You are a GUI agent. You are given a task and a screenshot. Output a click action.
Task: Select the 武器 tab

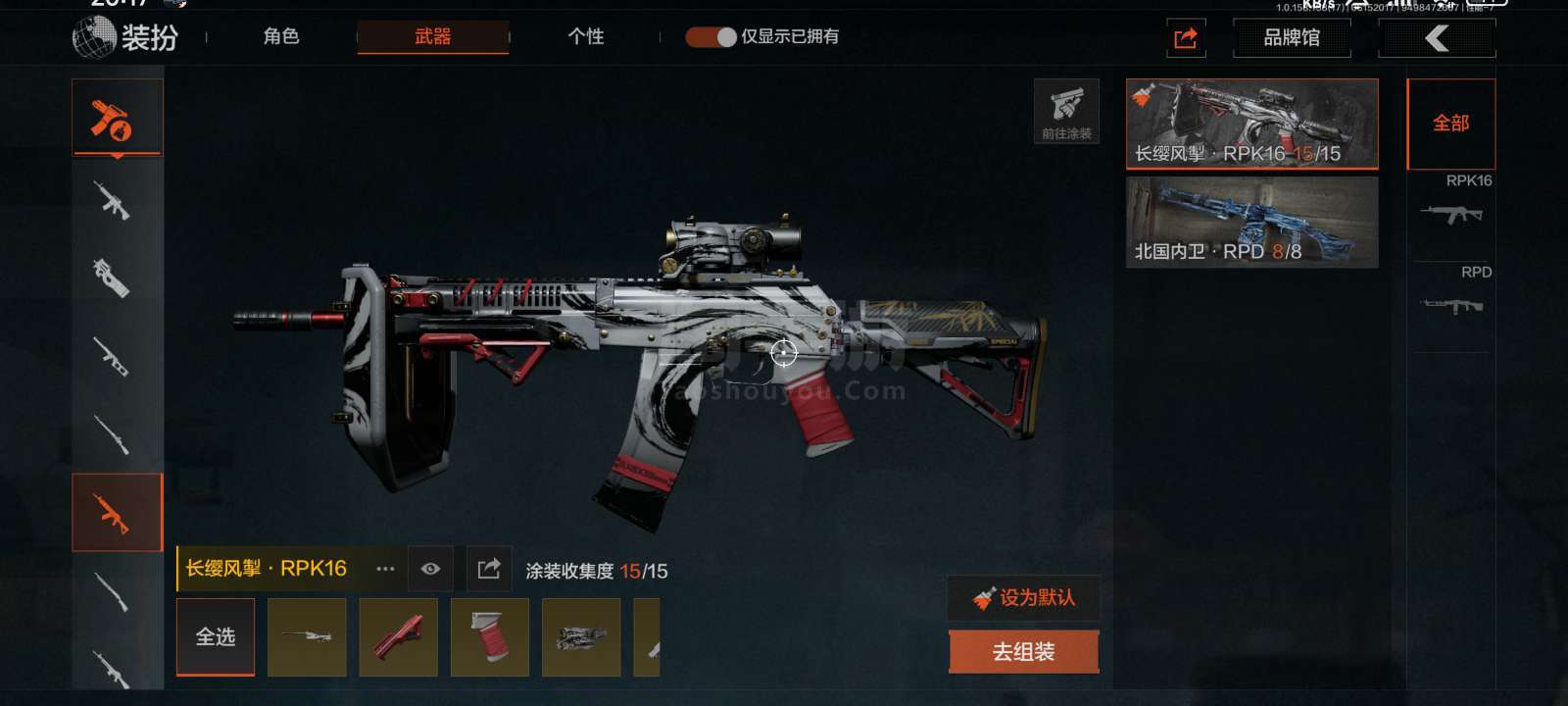pyautogui.click(x=432, y=37)
